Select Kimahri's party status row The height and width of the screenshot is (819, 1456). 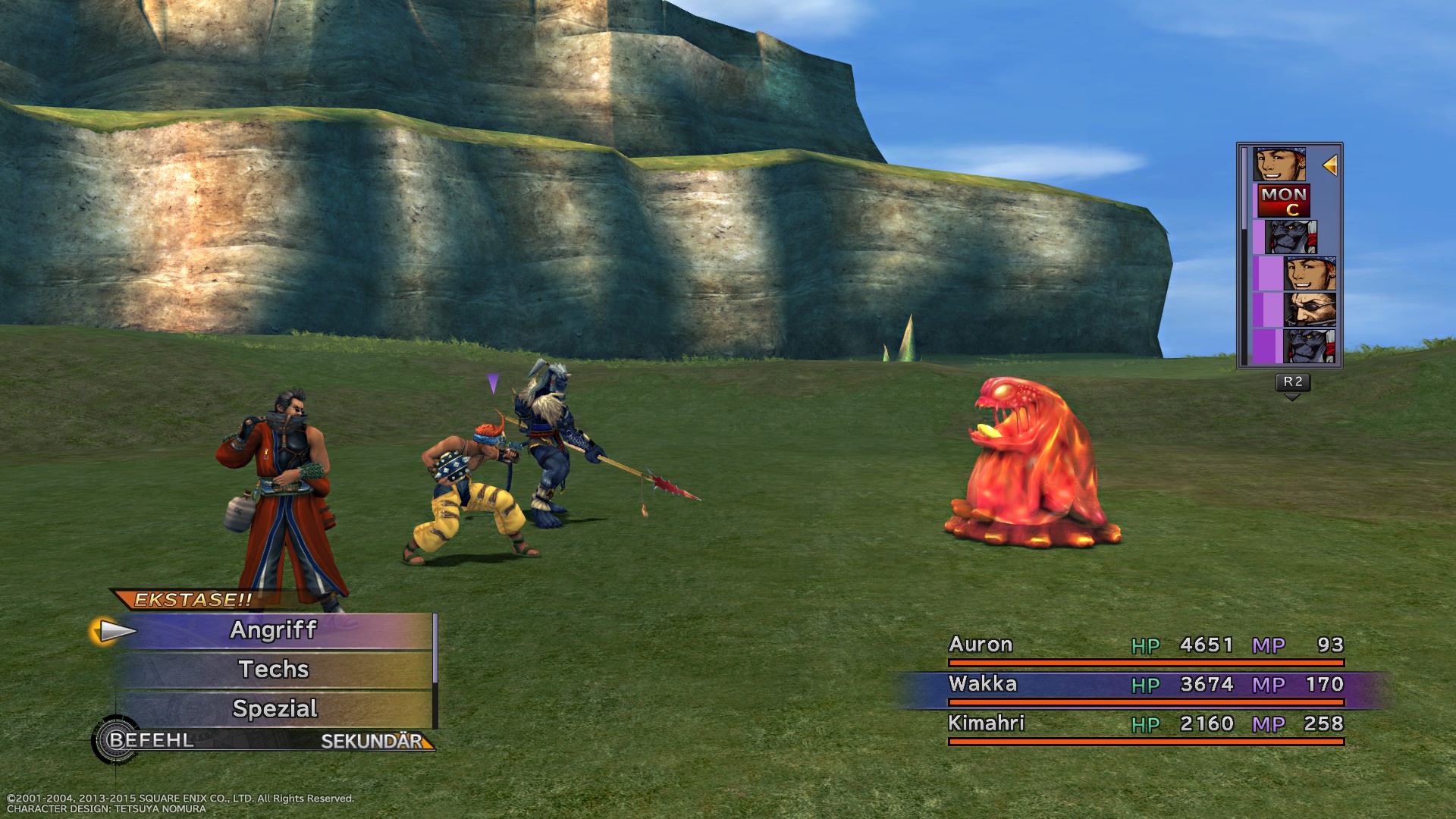point(1145,725)
